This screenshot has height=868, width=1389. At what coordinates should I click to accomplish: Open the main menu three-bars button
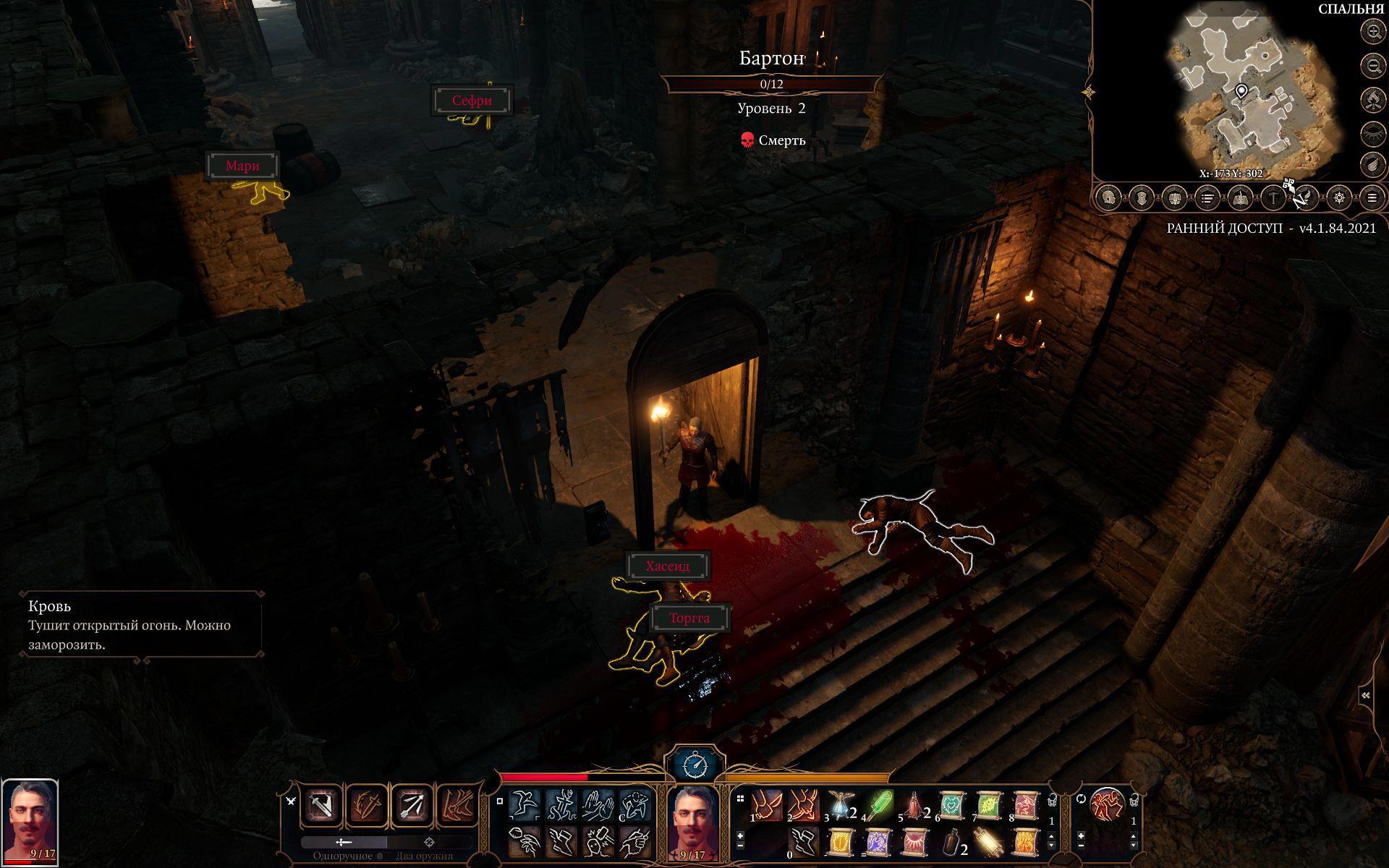pos(1372,197)
